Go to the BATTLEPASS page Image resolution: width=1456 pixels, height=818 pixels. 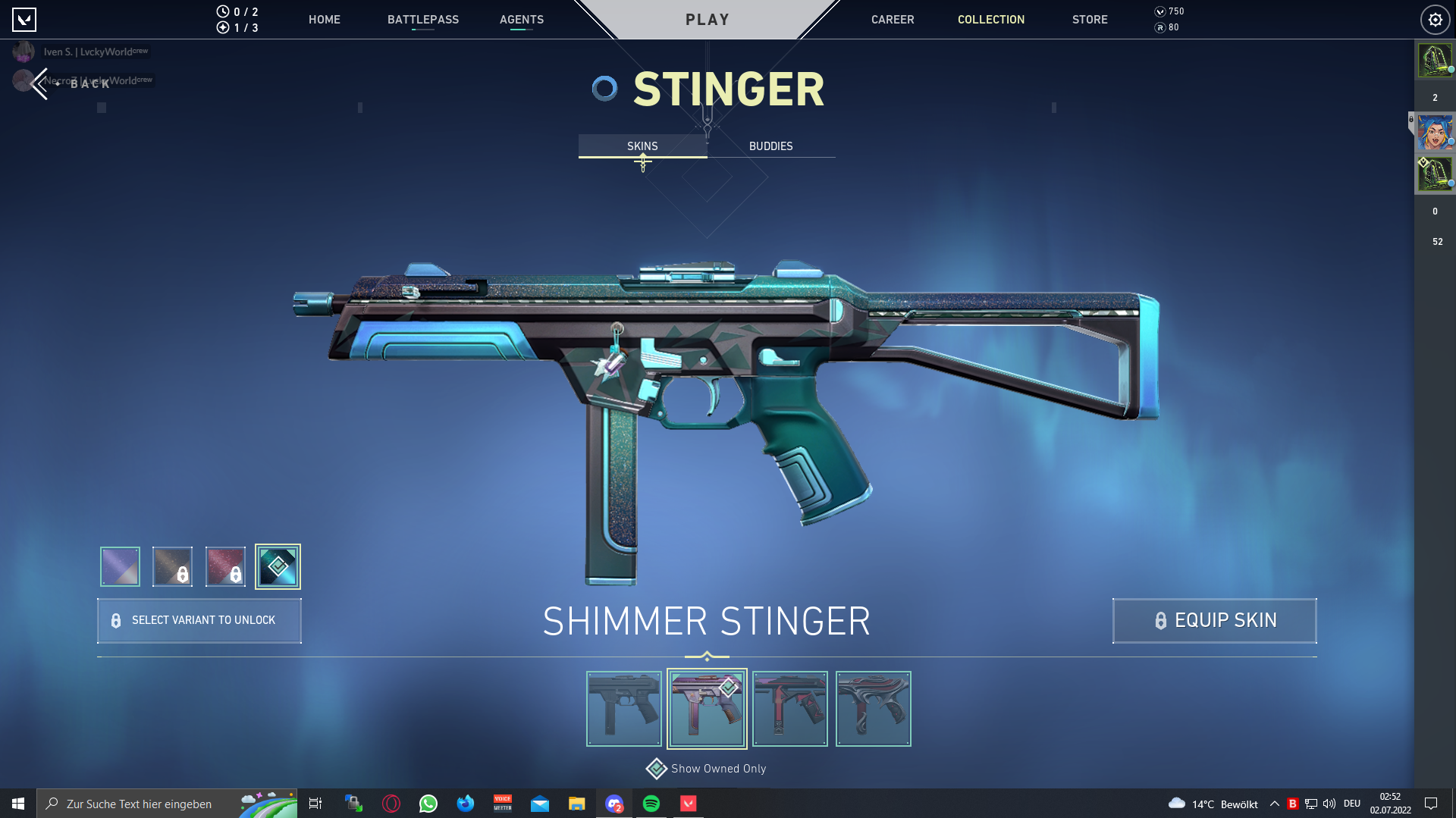point(423,20)
